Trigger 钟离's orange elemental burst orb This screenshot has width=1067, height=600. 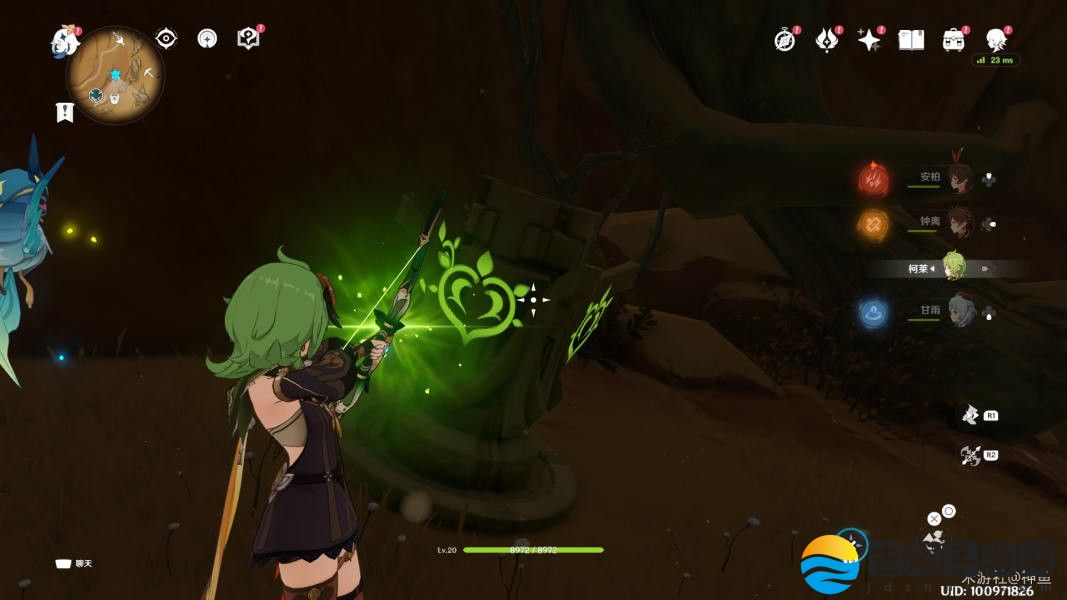(873, 223)
